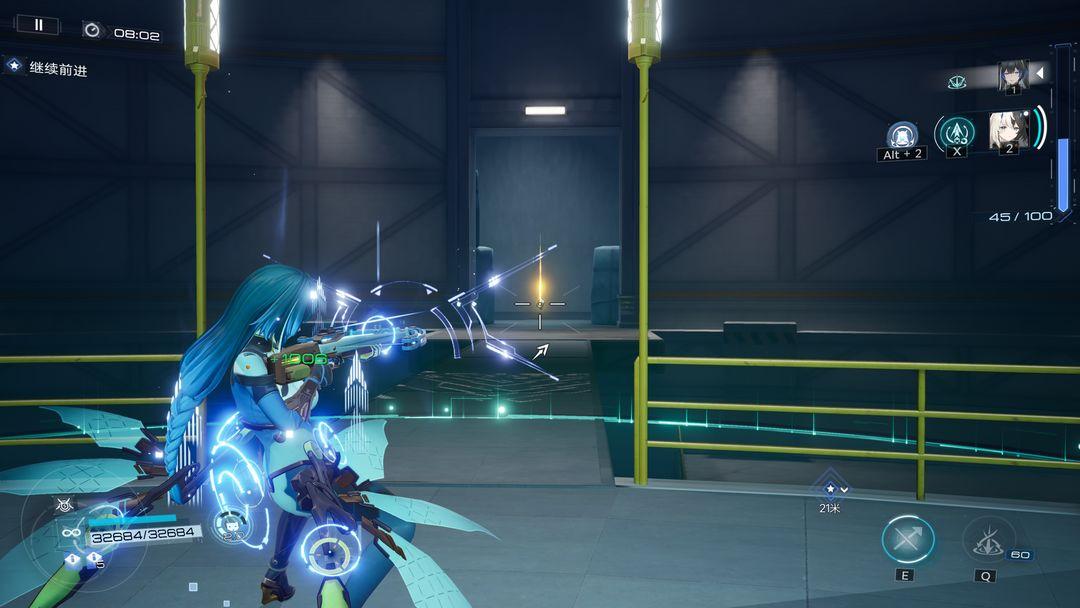
Task: Use the Alt + 2 helper icon
Action: tap(903, 136)
